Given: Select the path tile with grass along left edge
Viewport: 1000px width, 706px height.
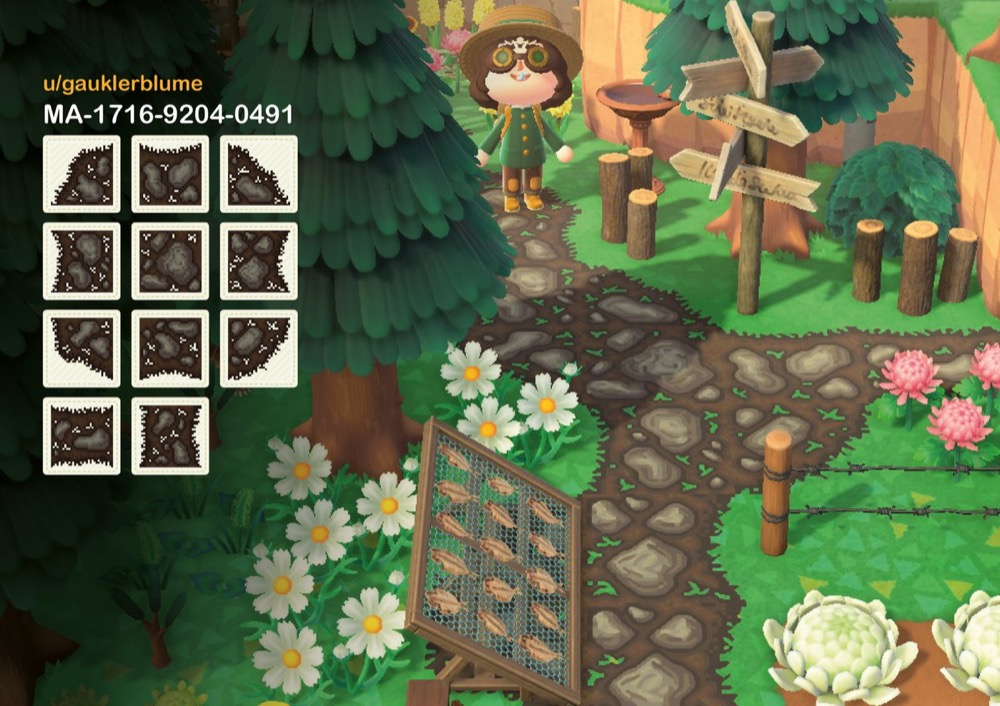Looking at the screenshot, I should [x=81, y=261].
